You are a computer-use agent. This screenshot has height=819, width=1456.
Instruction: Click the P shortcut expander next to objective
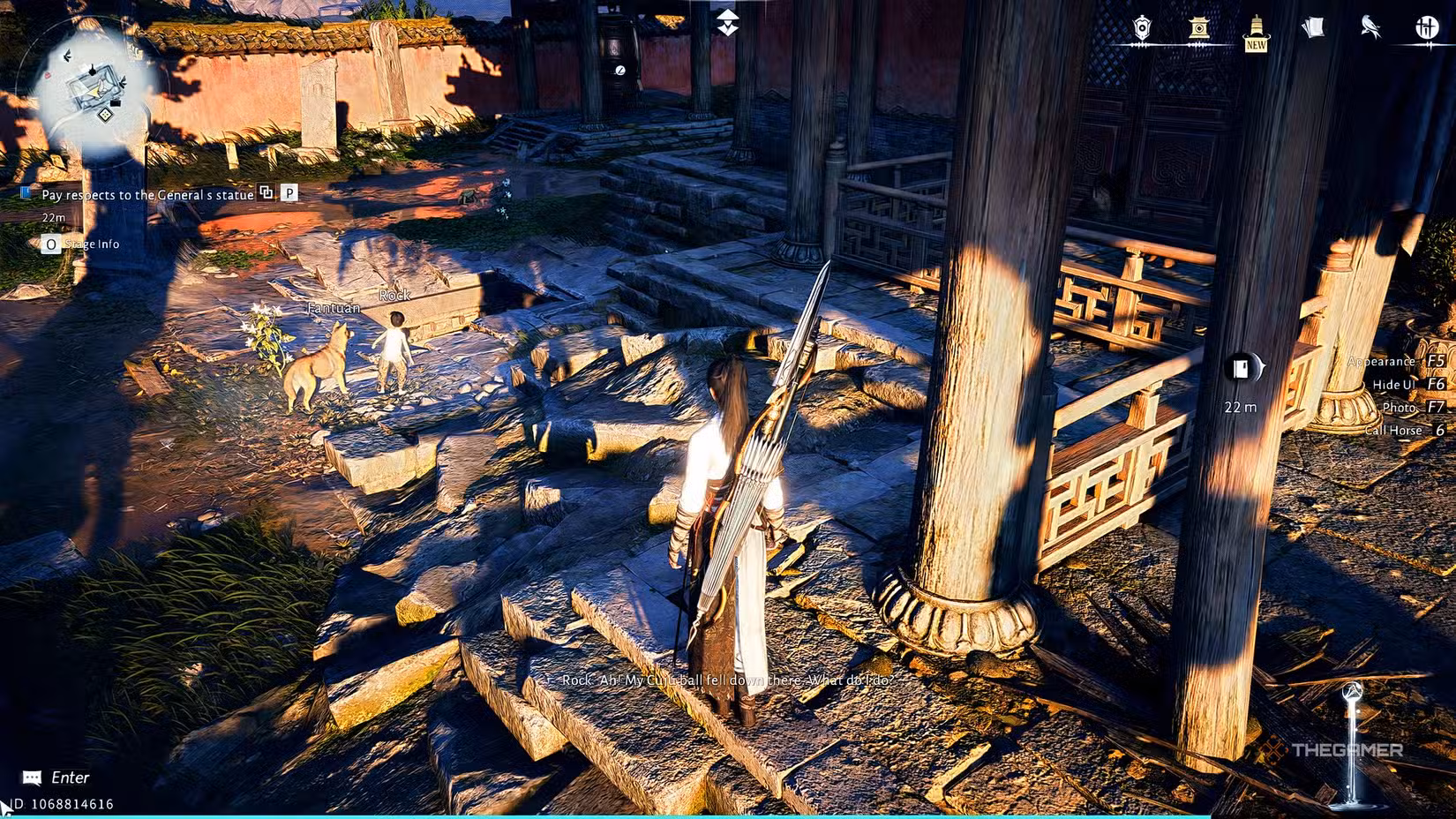point(289,194)
